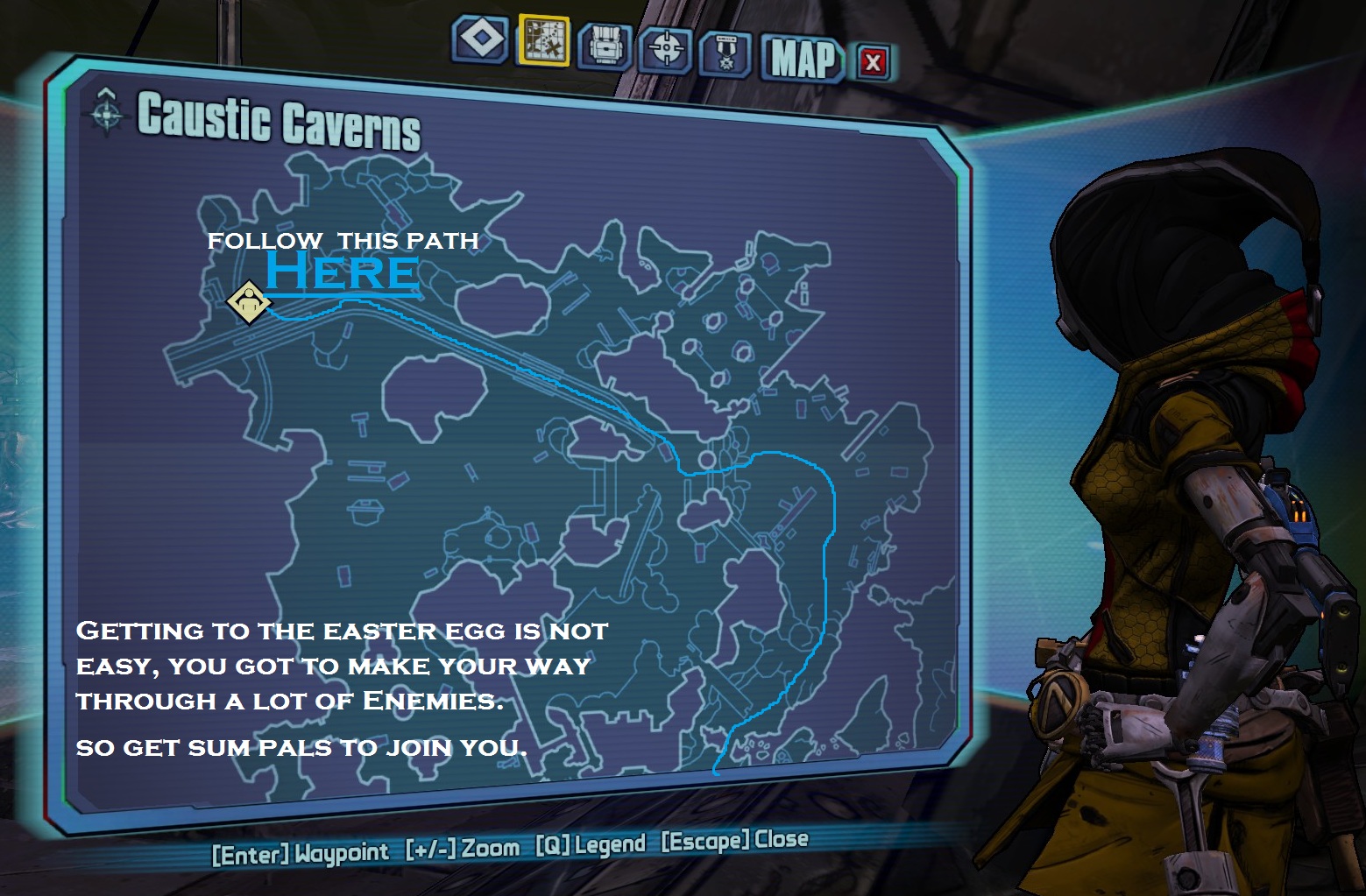1366x896 pixels.
Task: Select the highlighted Map tab icon
Action: click(544, 40)
